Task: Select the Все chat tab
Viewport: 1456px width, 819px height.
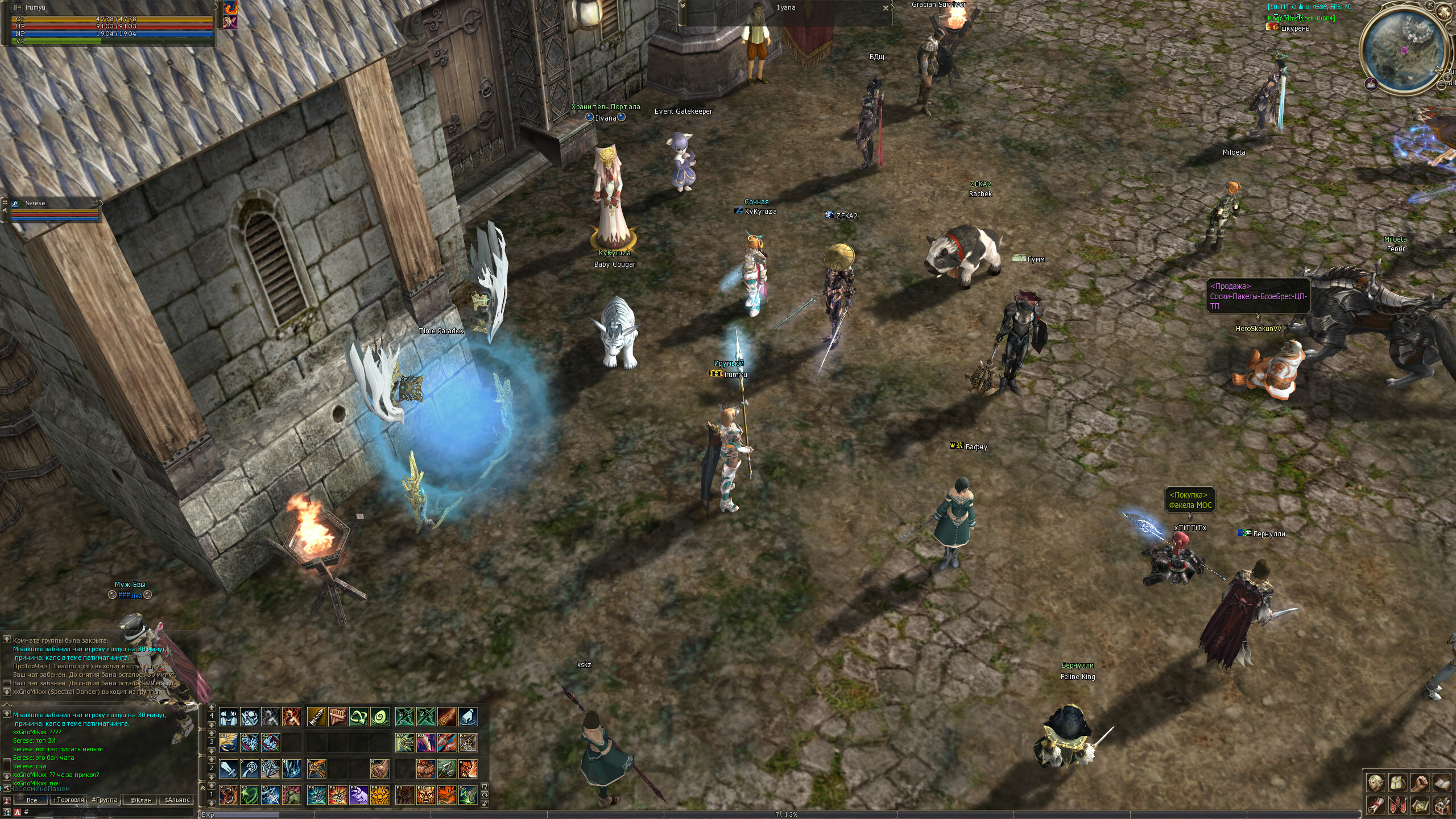Action: point(32,800)
